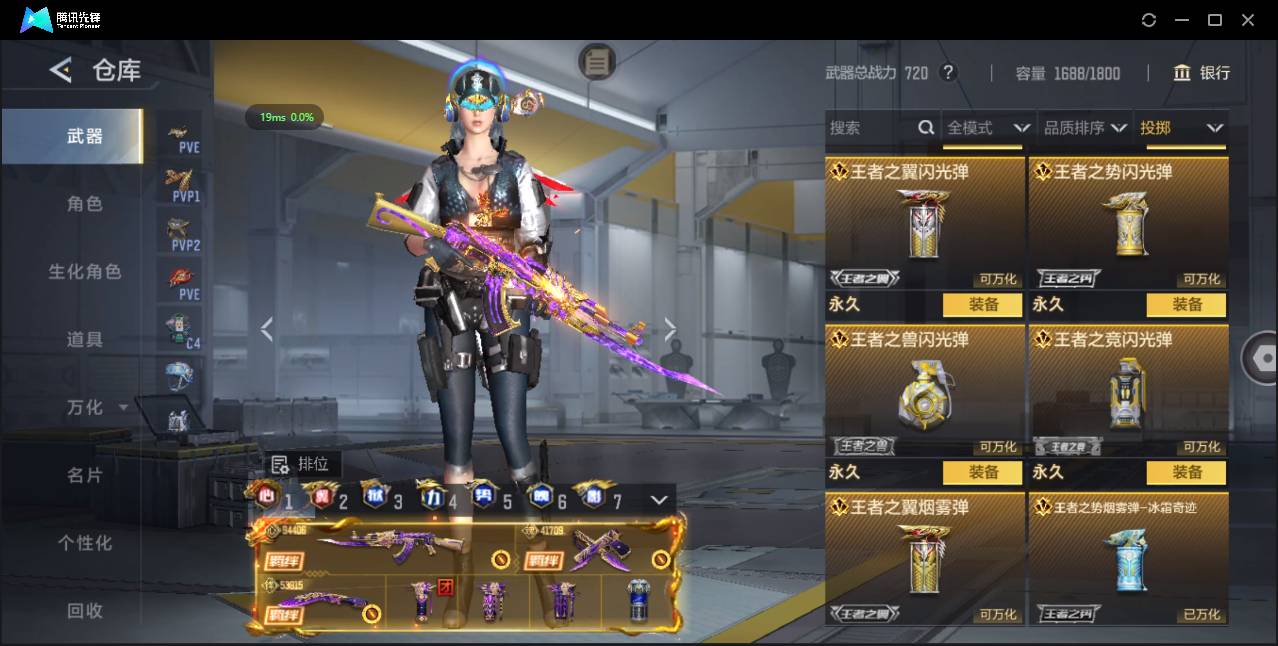The height and width of the screenshot is (646, 1278).
Task: Open the 回收 section
Action: click(x=85, y=610)
